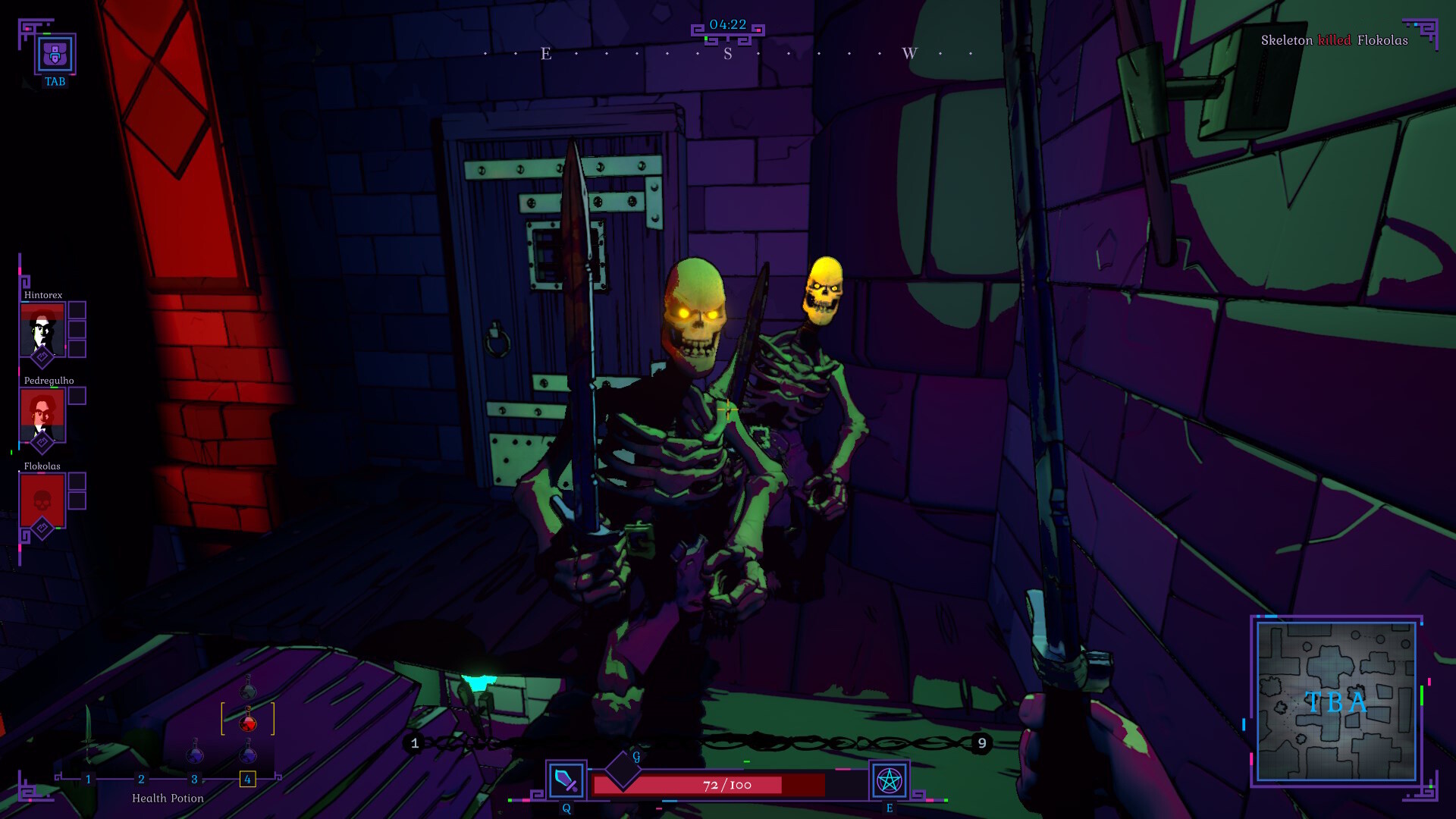Click the Health Potion label
Viewport: 1456px width, 819px height.
point(168,799)
